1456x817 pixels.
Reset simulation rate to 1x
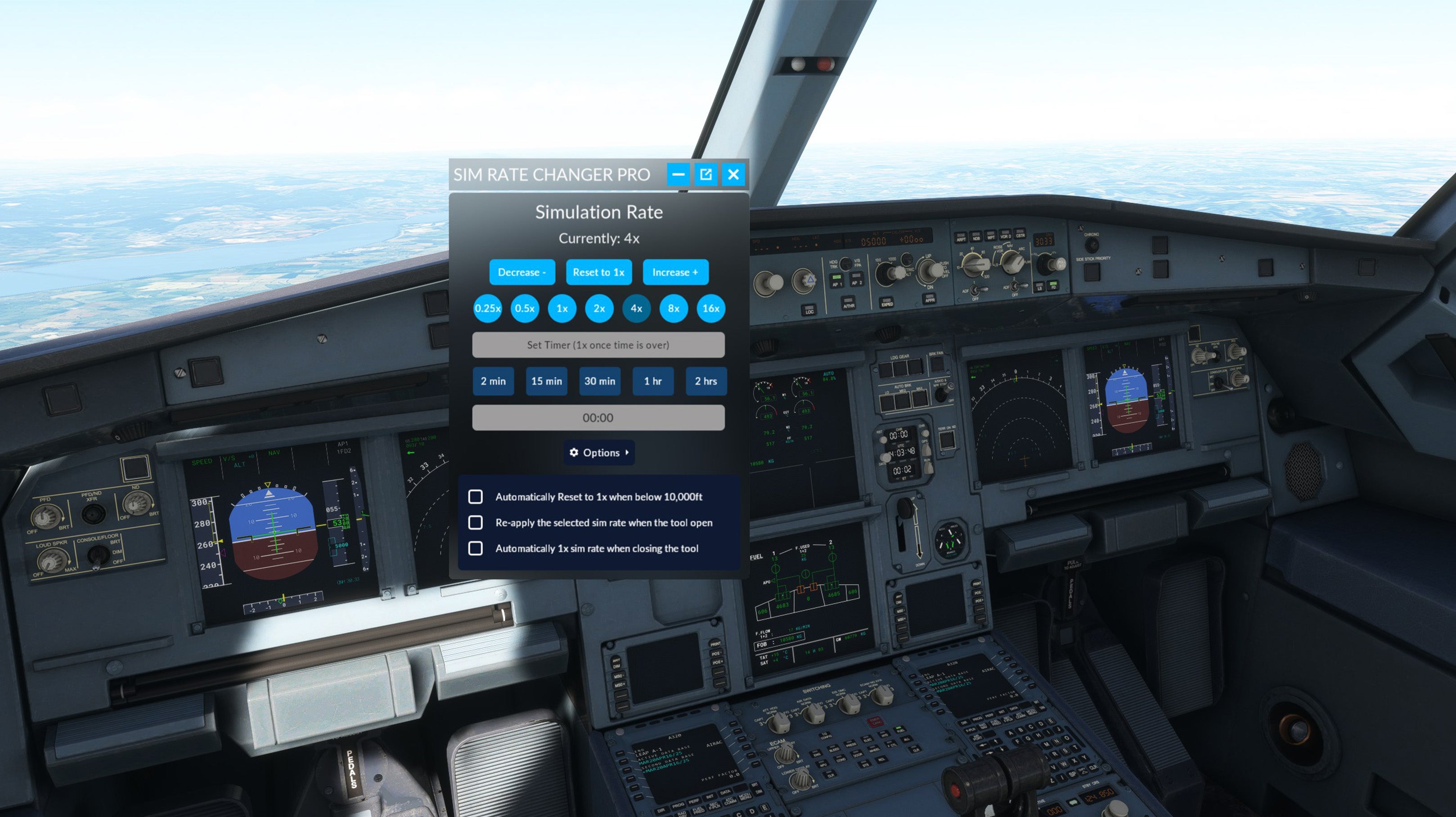click(x=598, y=272)
